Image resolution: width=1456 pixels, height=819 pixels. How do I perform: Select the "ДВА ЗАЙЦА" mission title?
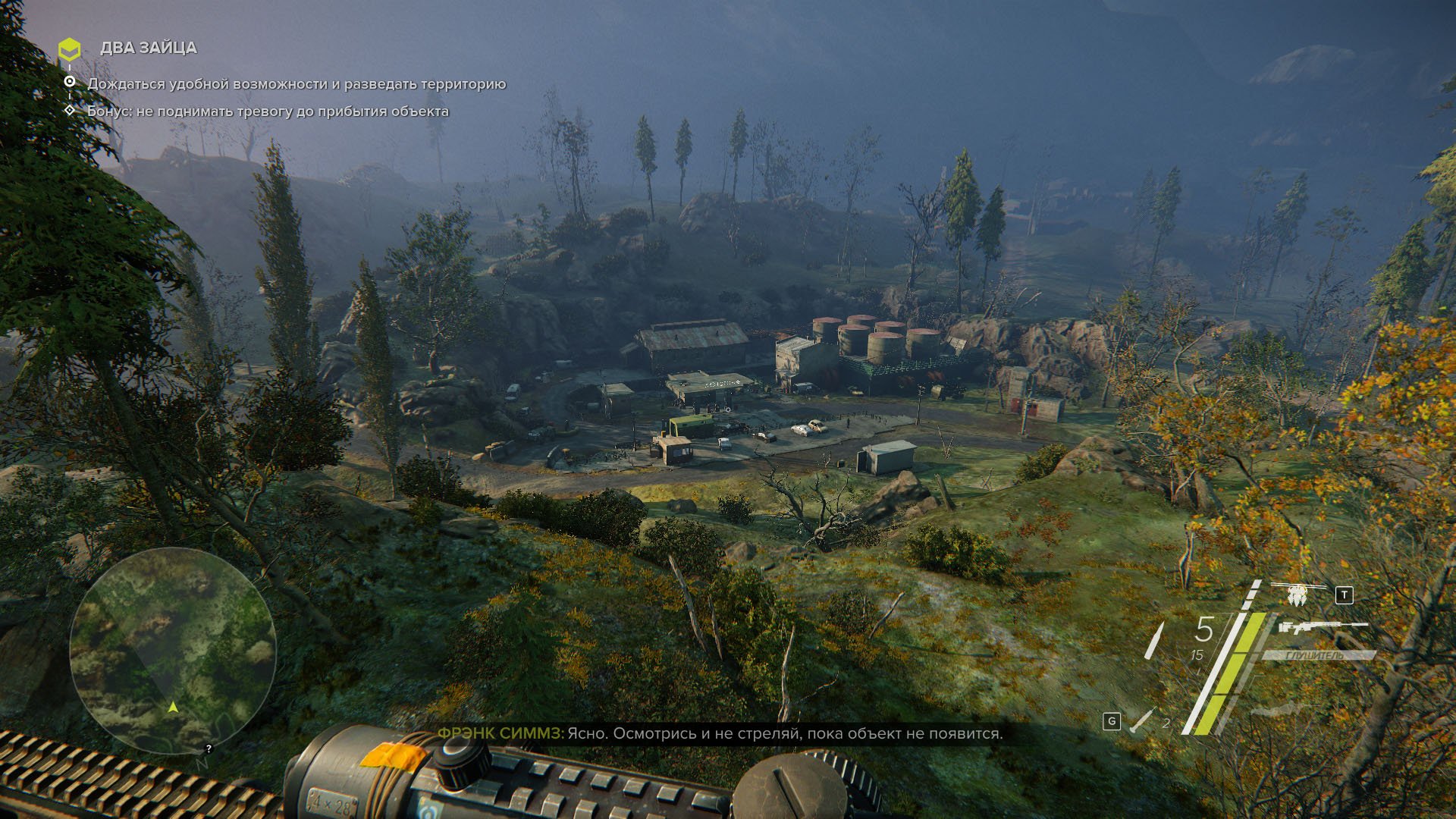(x=149, y=48)
